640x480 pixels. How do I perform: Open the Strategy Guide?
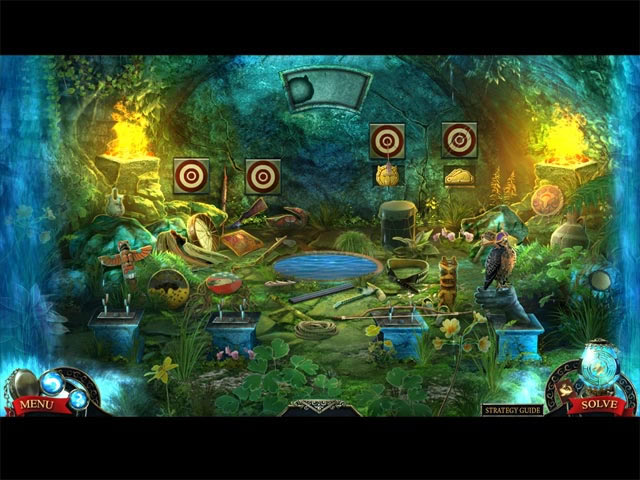tap(511, 410)
